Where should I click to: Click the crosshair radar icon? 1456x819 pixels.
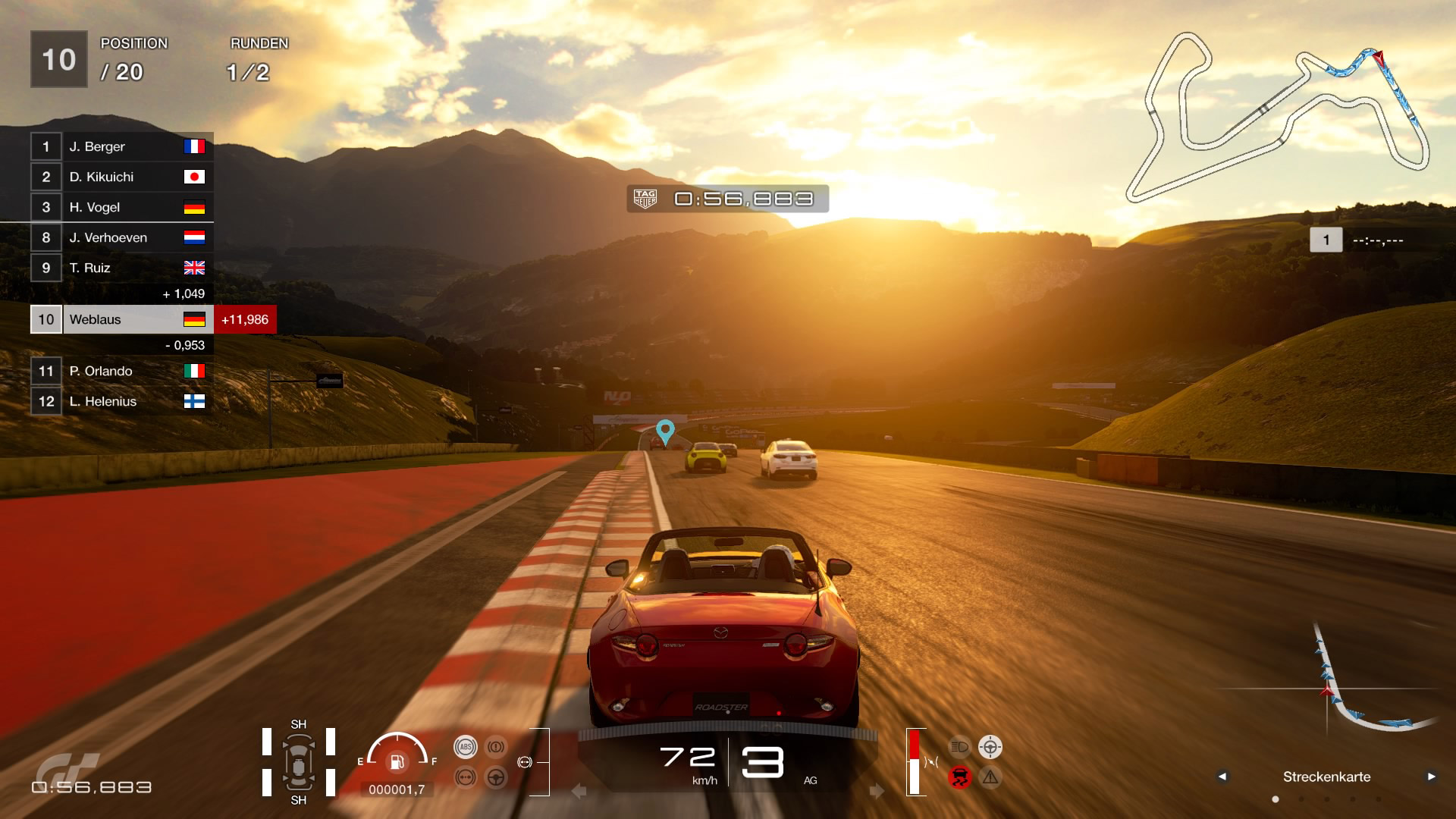coord(990,747)
